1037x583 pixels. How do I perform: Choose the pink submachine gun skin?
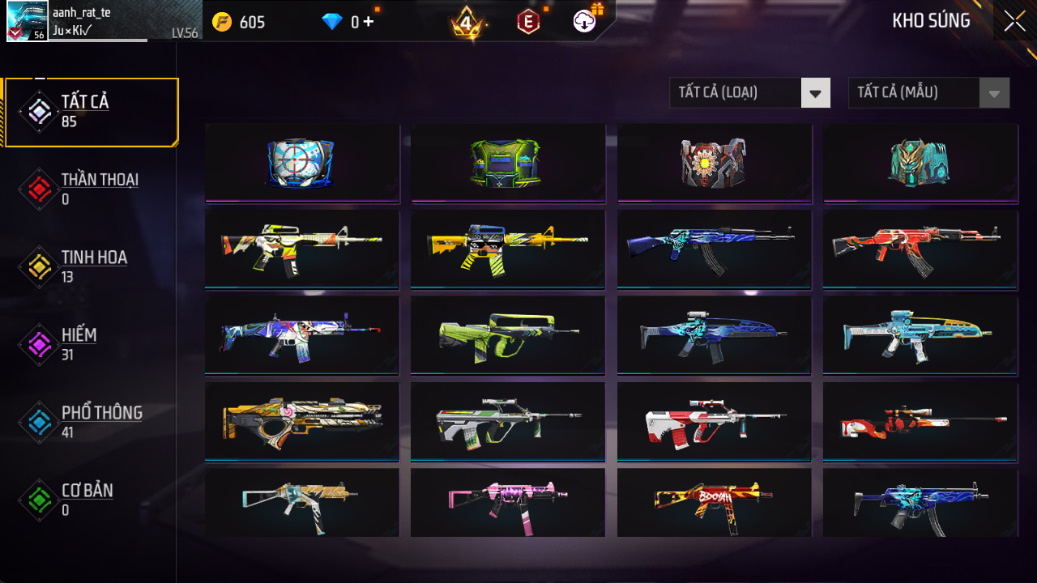[x=507, y=502]
